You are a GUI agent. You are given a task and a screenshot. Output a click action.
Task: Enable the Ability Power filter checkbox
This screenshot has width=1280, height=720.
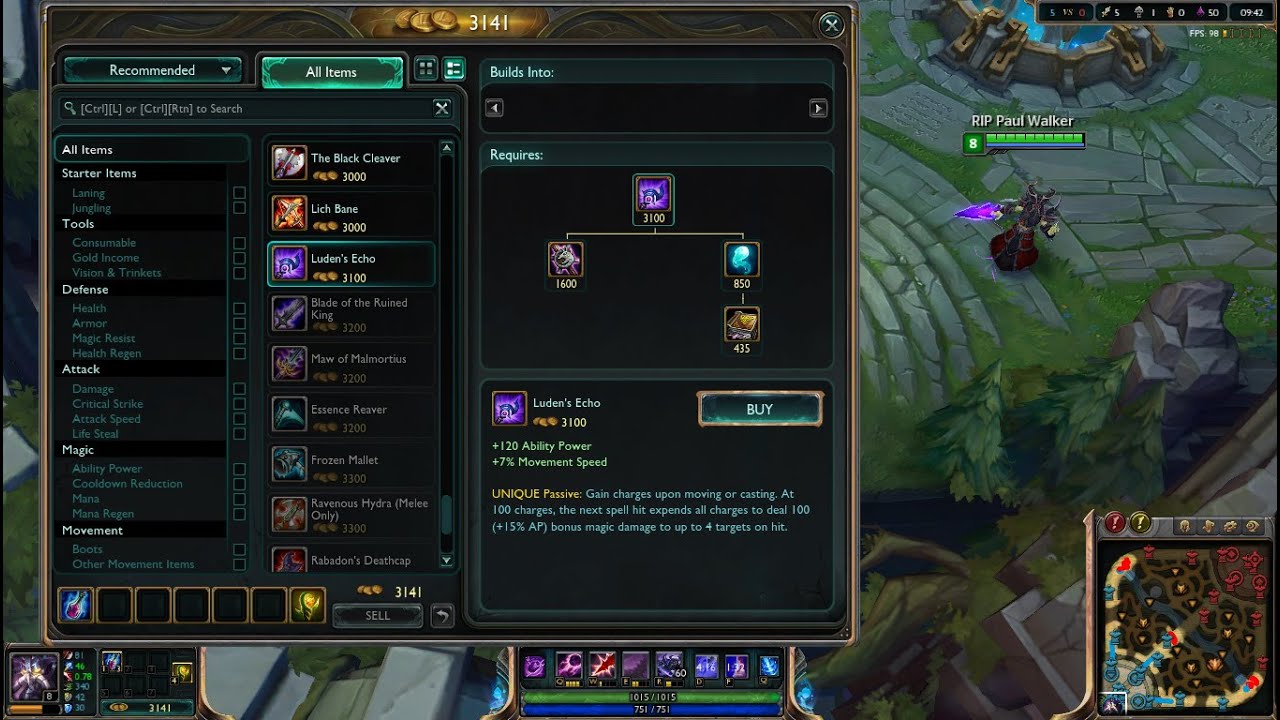pyautogui.click(x=239, y=468)
